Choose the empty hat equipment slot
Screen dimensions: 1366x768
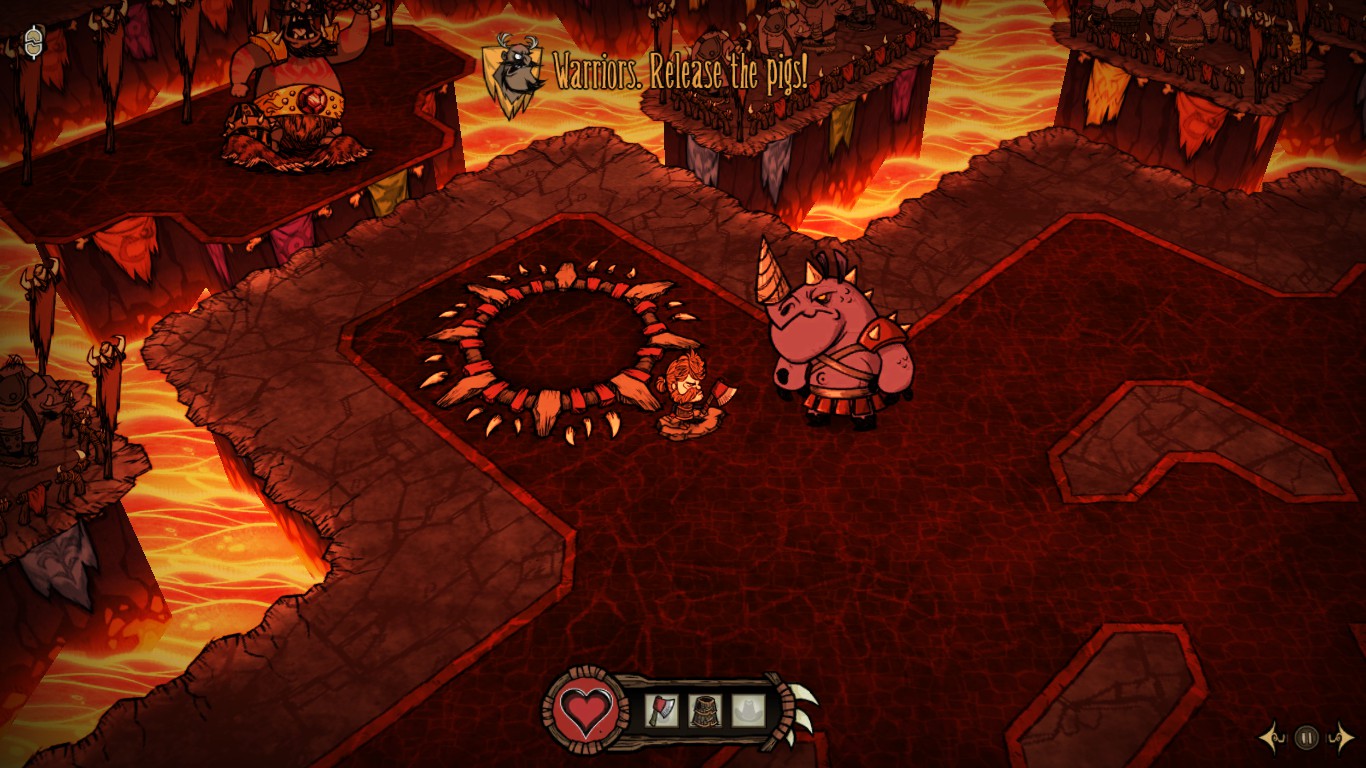(x=748, y=711)
